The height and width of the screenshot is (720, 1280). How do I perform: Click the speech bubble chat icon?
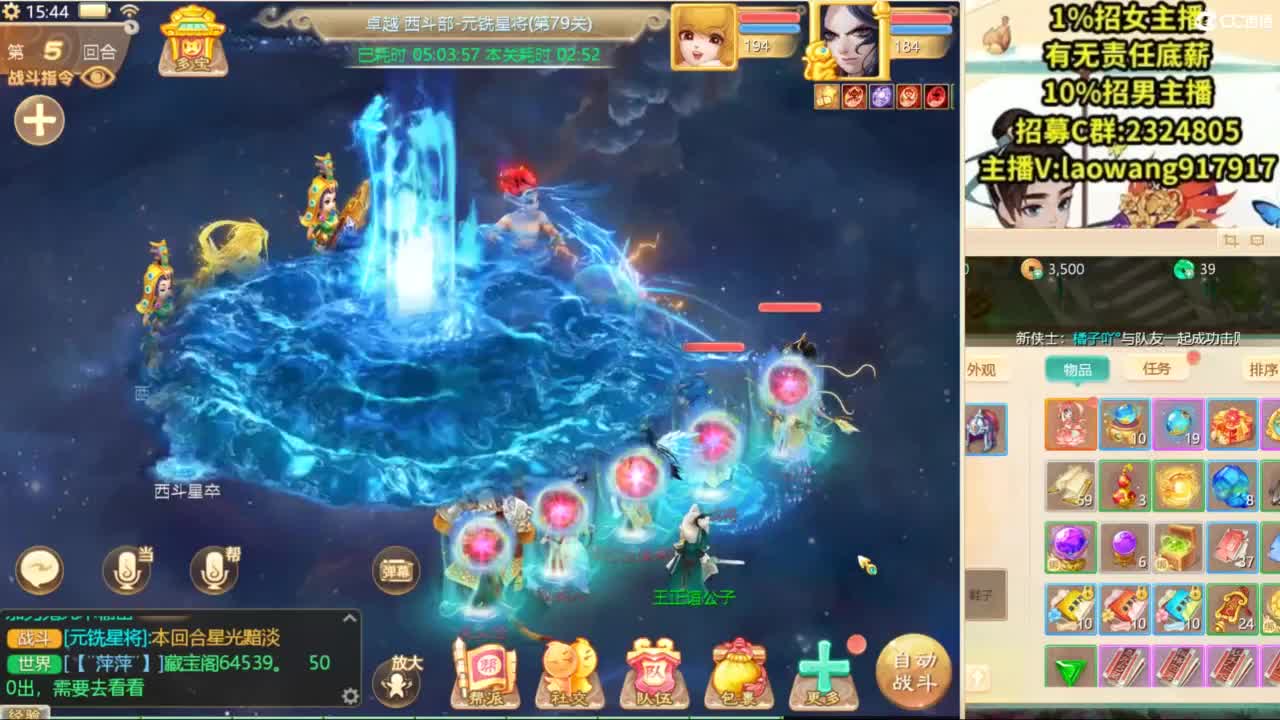click(38, 568)
